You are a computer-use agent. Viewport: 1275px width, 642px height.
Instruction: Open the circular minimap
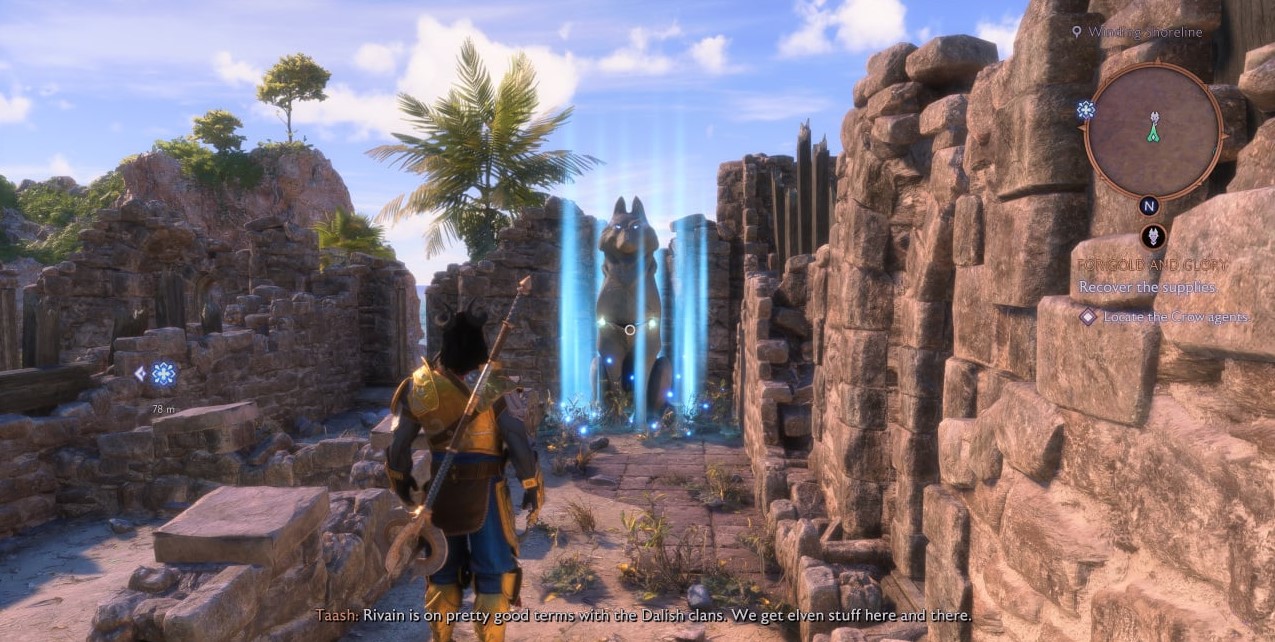pyautogui.click(x=1153, y=130)
